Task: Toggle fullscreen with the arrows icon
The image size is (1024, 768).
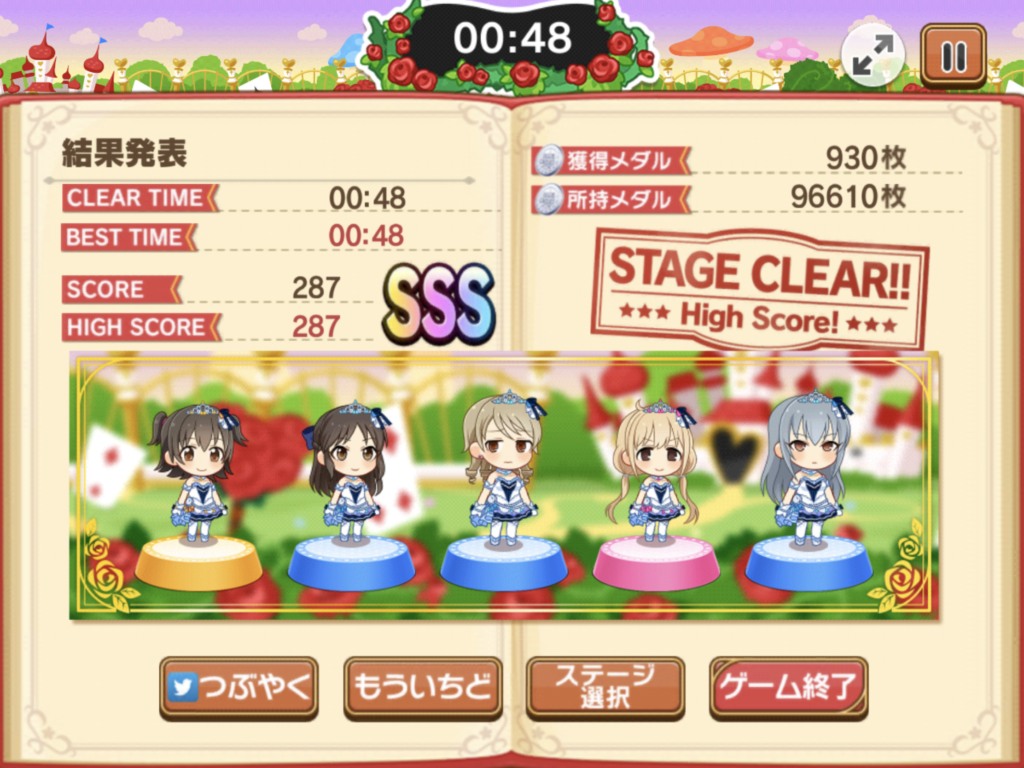Action: coord(873,56)
